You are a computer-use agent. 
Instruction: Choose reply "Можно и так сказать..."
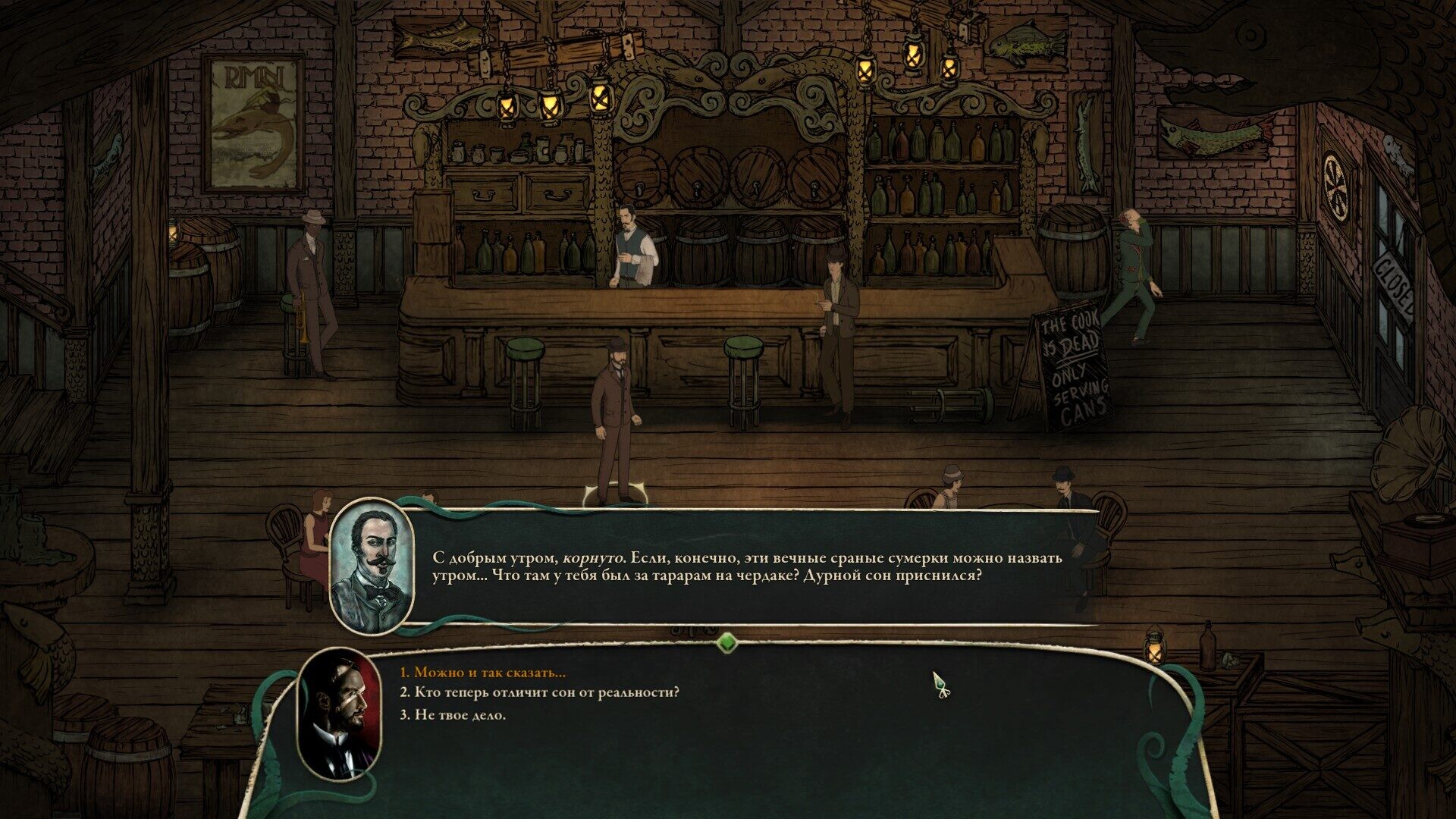click(483, 673)
